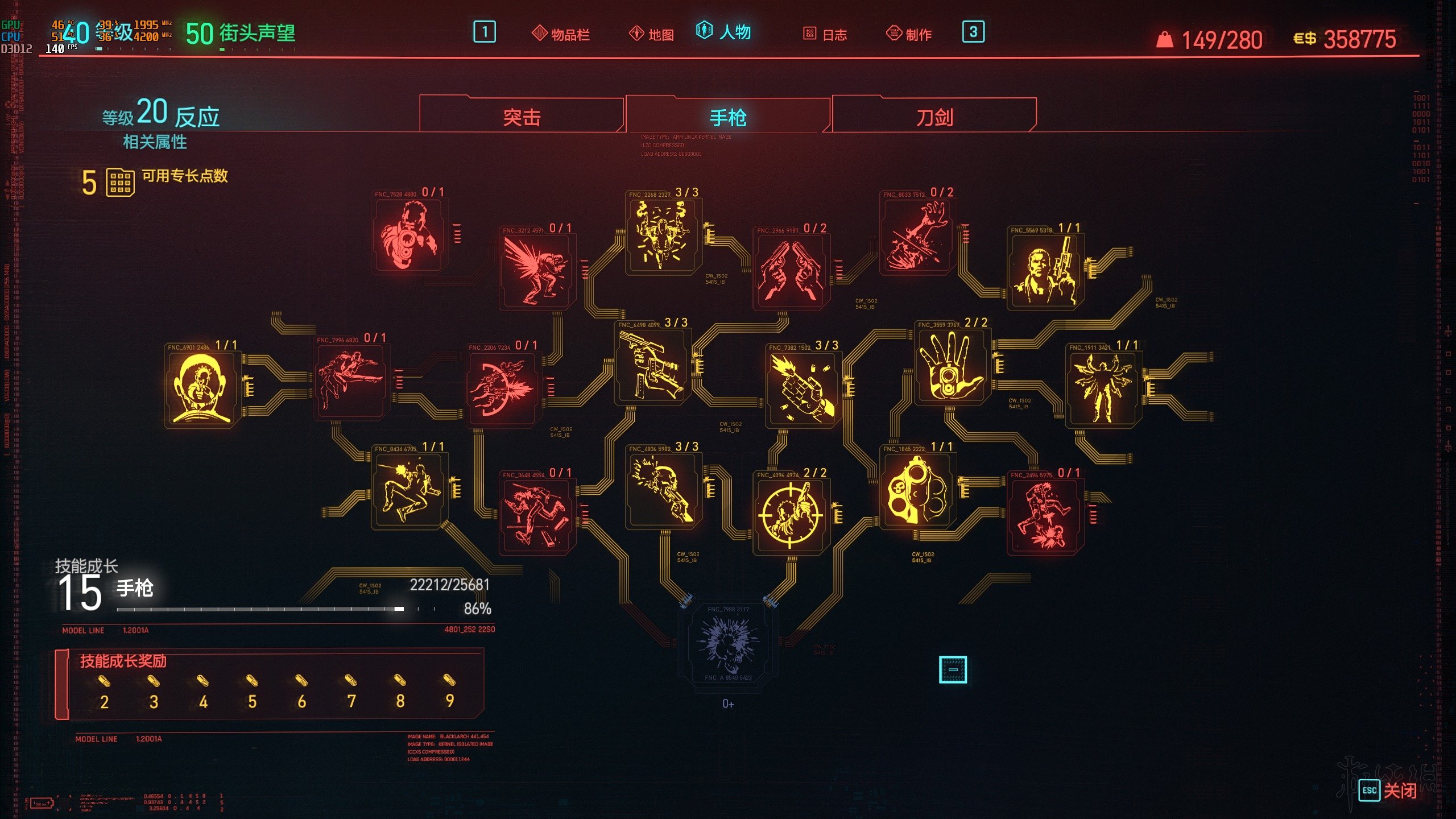Open the 地图 map menu
This screenshot has width=1456, height=819.
click(652, 34)
